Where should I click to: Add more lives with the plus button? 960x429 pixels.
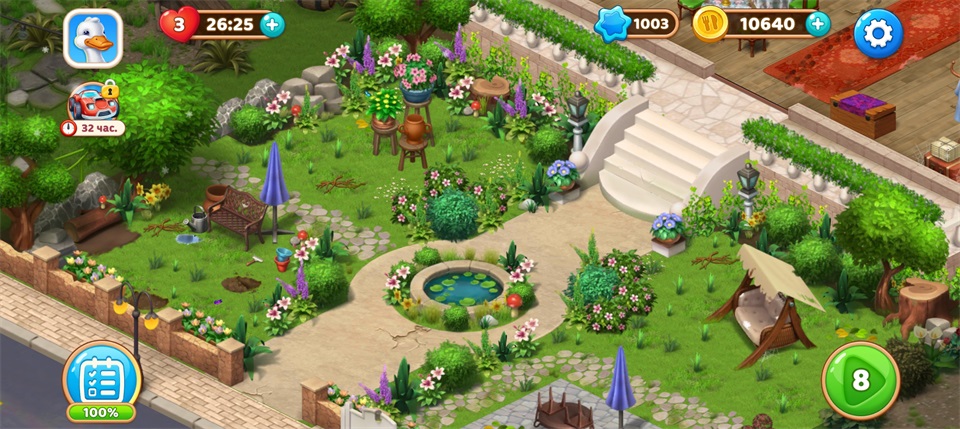click(x=272, y=25)
